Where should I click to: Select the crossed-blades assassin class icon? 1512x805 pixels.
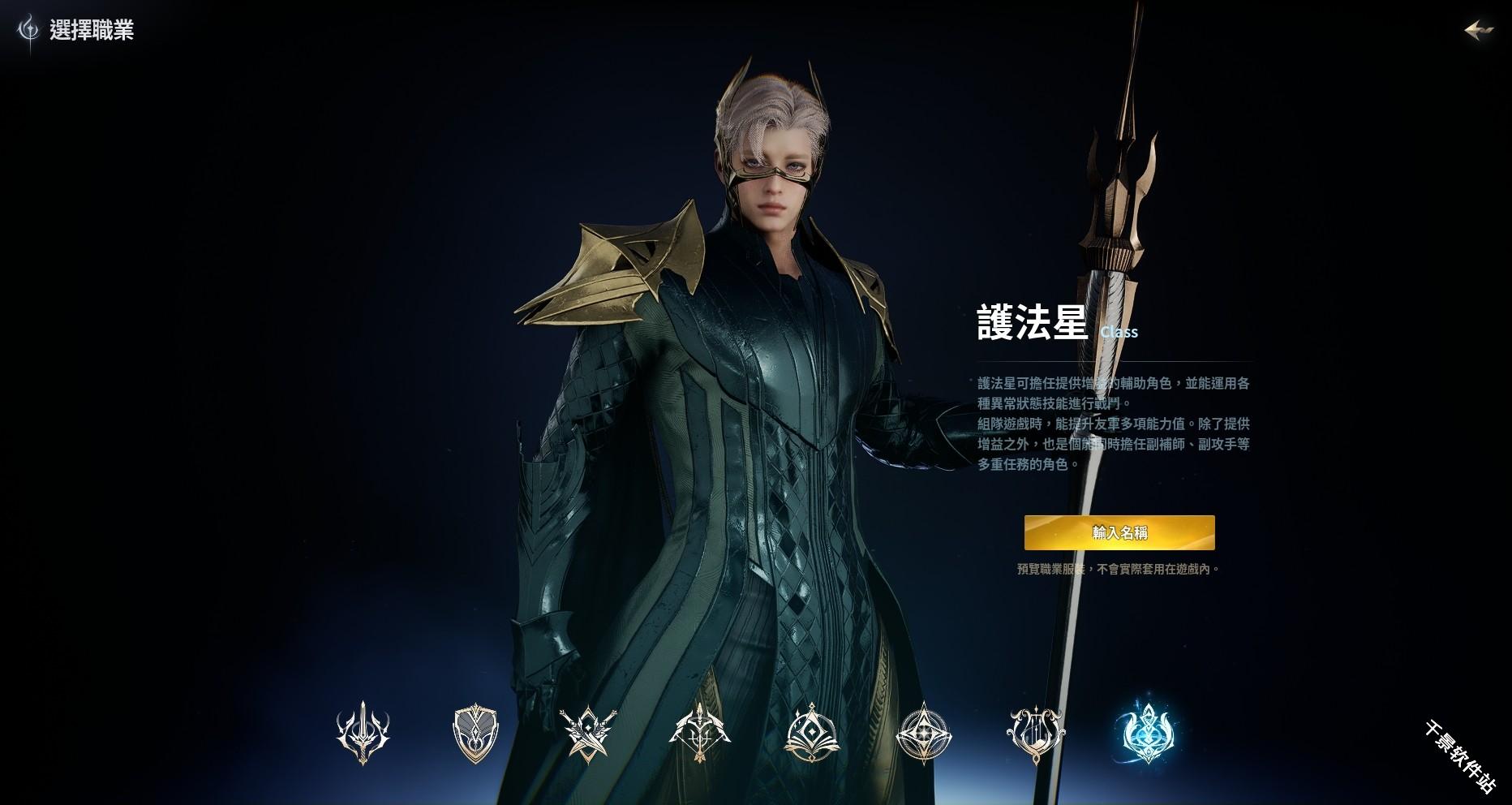588,735
